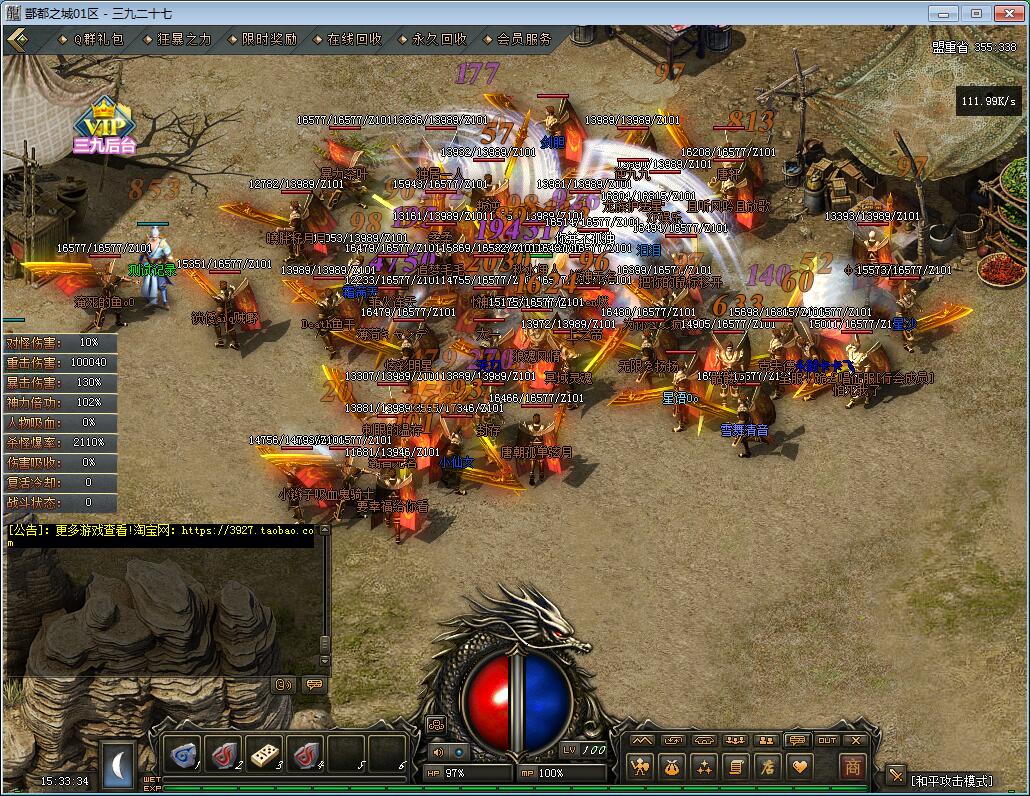
Task: Open the 限时奖励 timed rewards menu
Action: (x=269, y=40)
